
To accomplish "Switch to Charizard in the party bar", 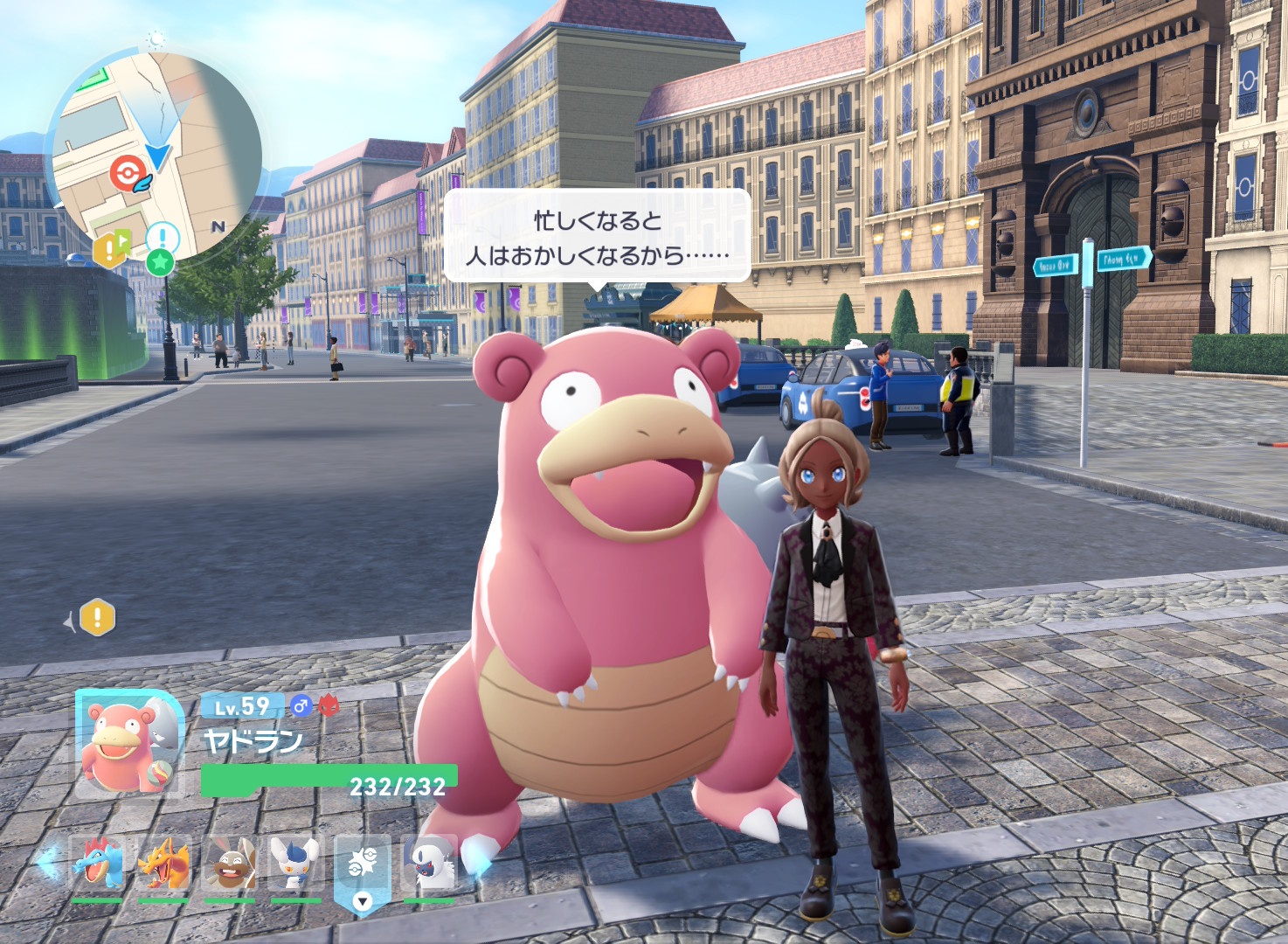I will click(163, 863).
